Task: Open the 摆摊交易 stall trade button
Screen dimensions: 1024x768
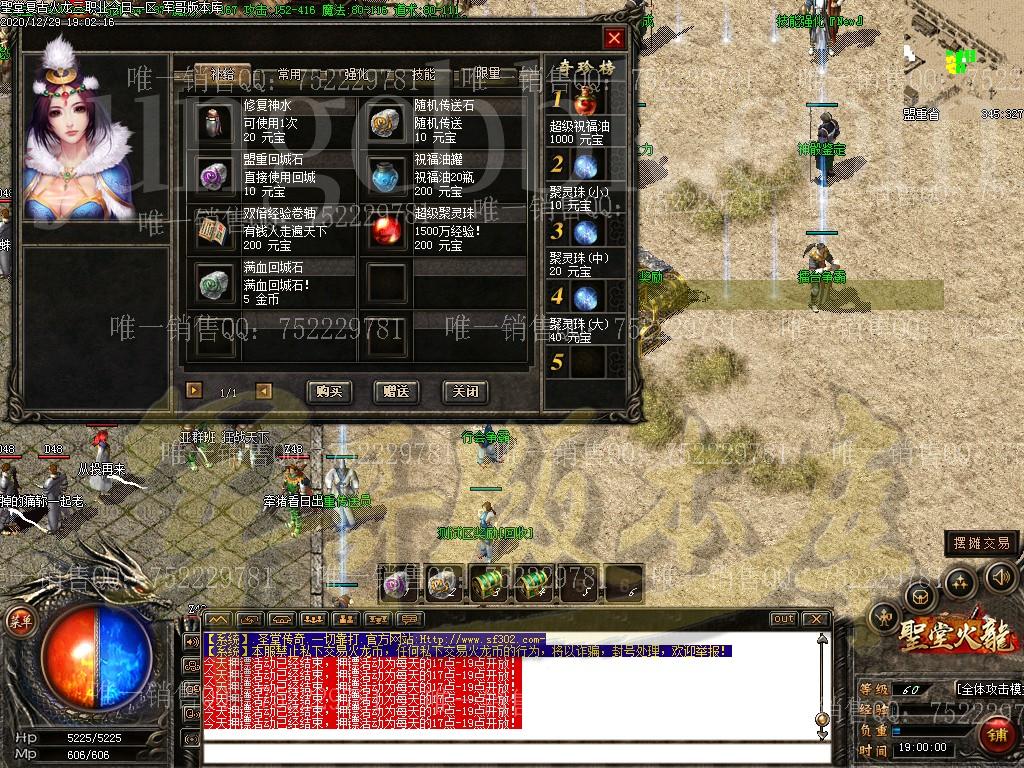Action: [982, 544]
